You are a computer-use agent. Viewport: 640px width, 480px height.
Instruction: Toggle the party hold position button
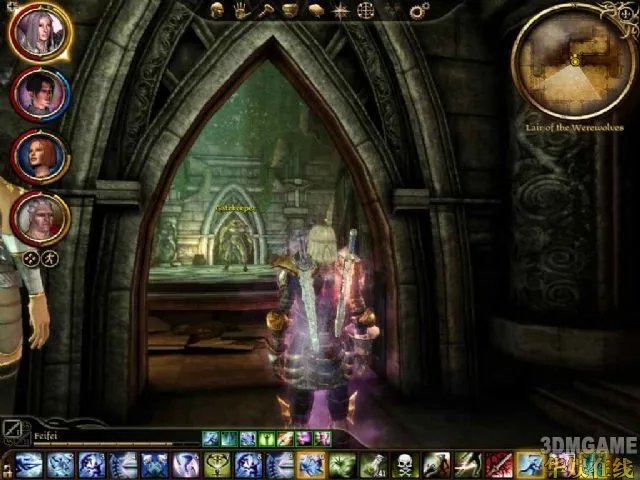[50, 258]
